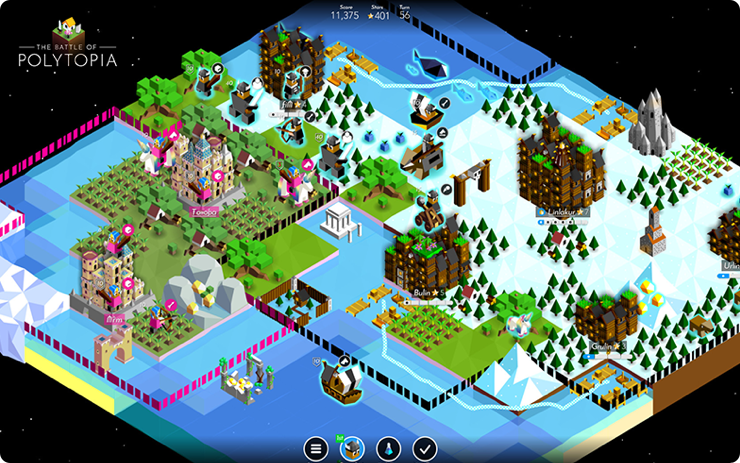Select the Giulin city name label

point(602,346)
